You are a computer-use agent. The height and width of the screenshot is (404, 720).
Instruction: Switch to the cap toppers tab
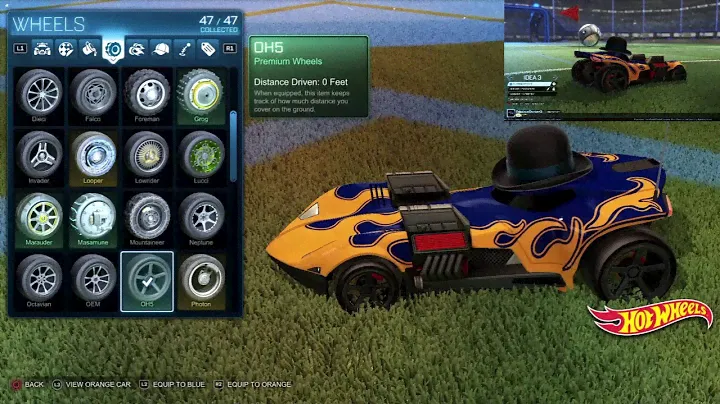[160, 48]
